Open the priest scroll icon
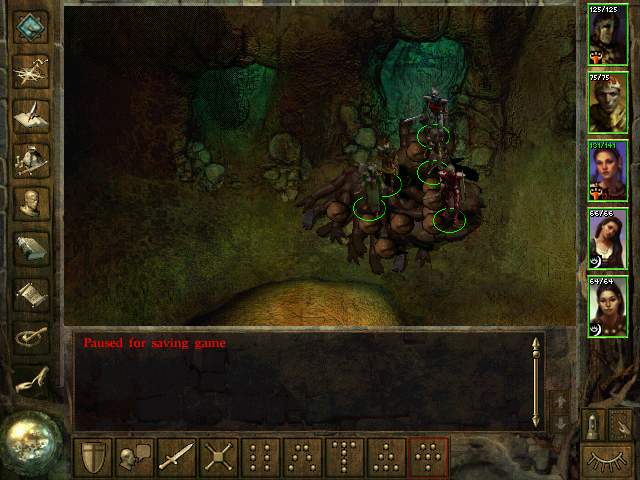Image resolution: width=640 pixels, height=480 pixels. (x=31, y=294)
